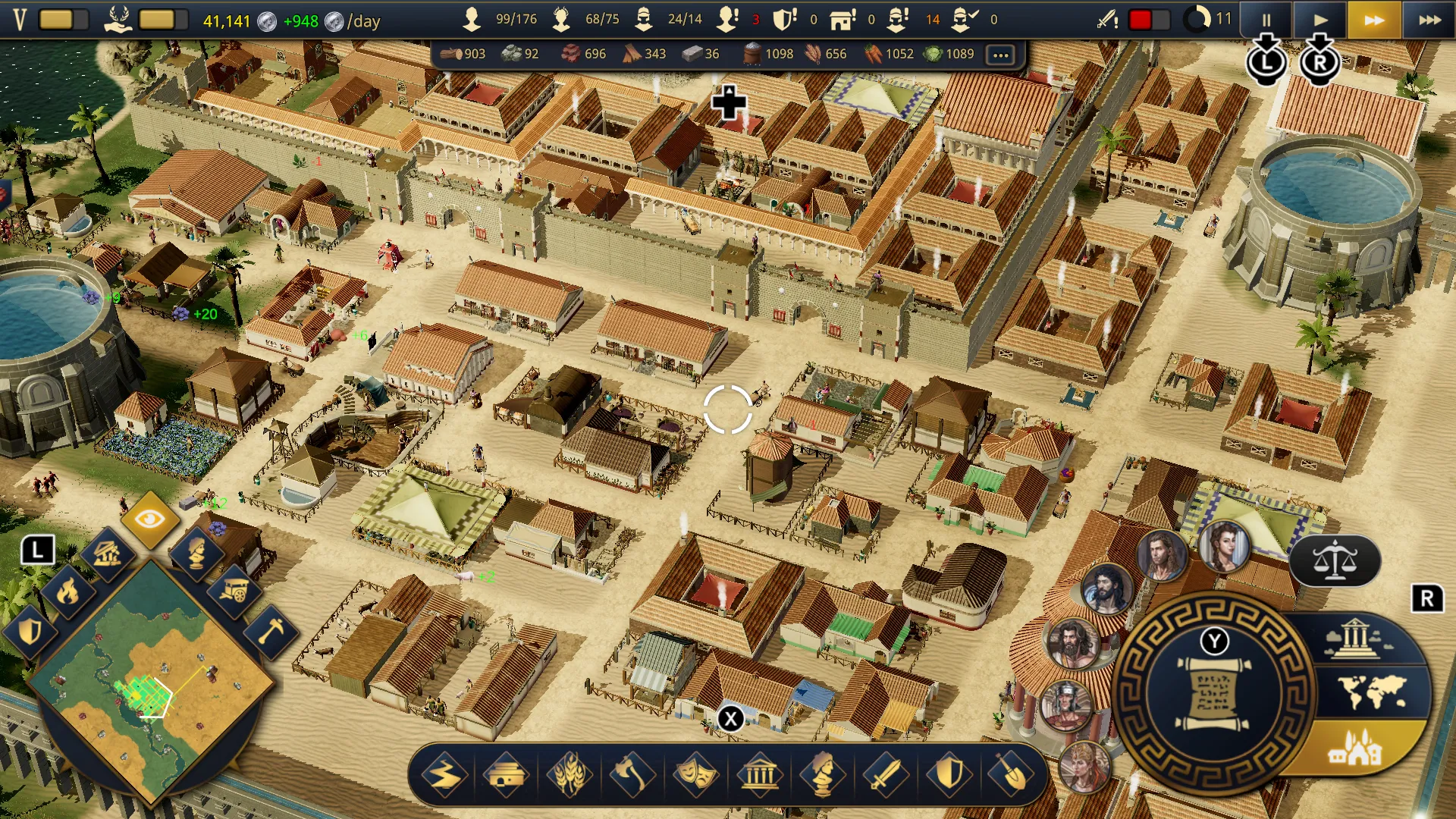Open the trade balance scales panel

1335,561
